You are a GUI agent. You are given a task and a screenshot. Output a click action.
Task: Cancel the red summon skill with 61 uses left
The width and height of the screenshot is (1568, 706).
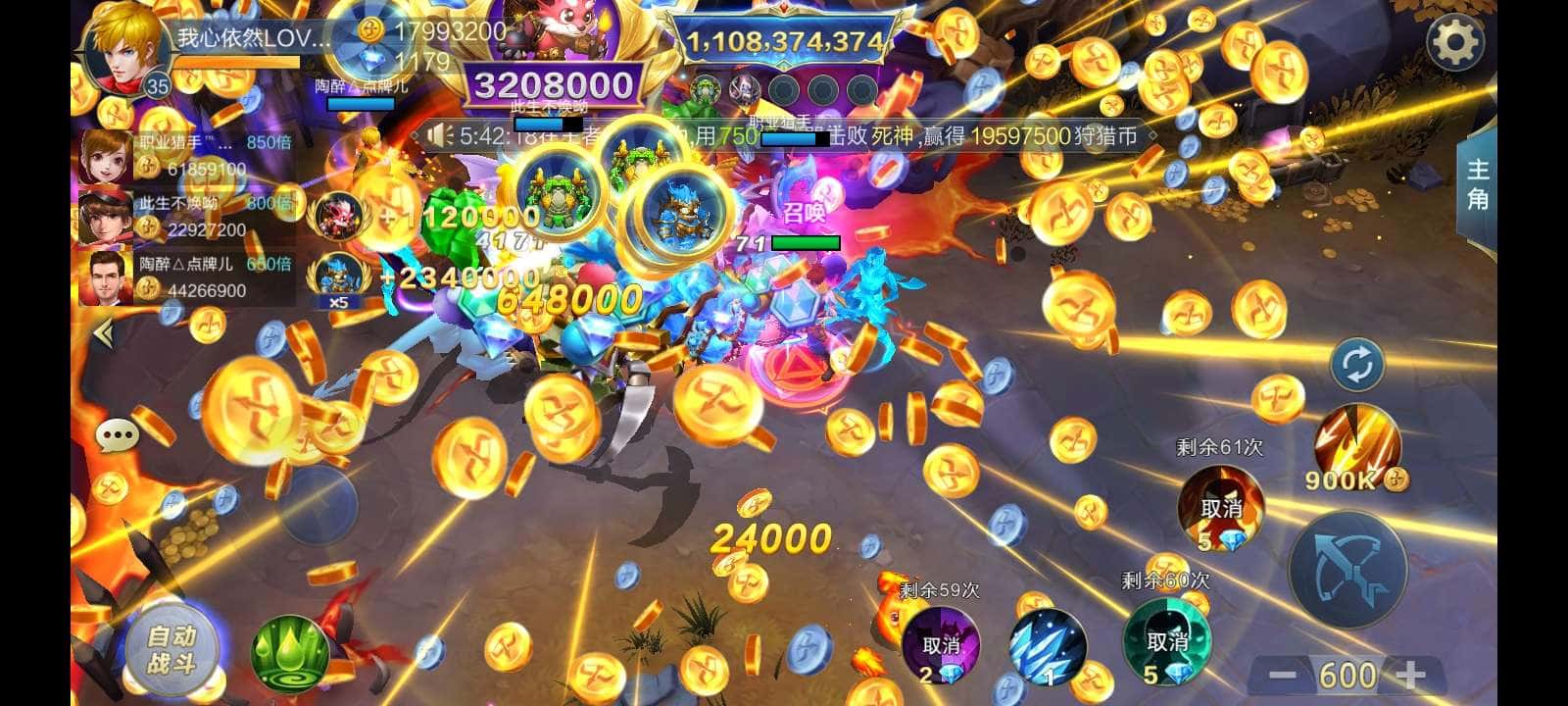pyautogui.click(x=1220, y=508)
